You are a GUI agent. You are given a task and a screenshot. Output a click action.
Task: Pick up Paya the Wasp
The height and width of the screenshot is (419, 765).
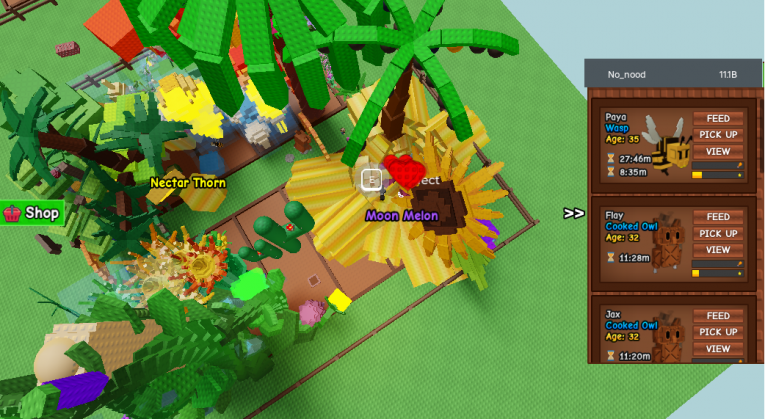(x=718, y=135)
